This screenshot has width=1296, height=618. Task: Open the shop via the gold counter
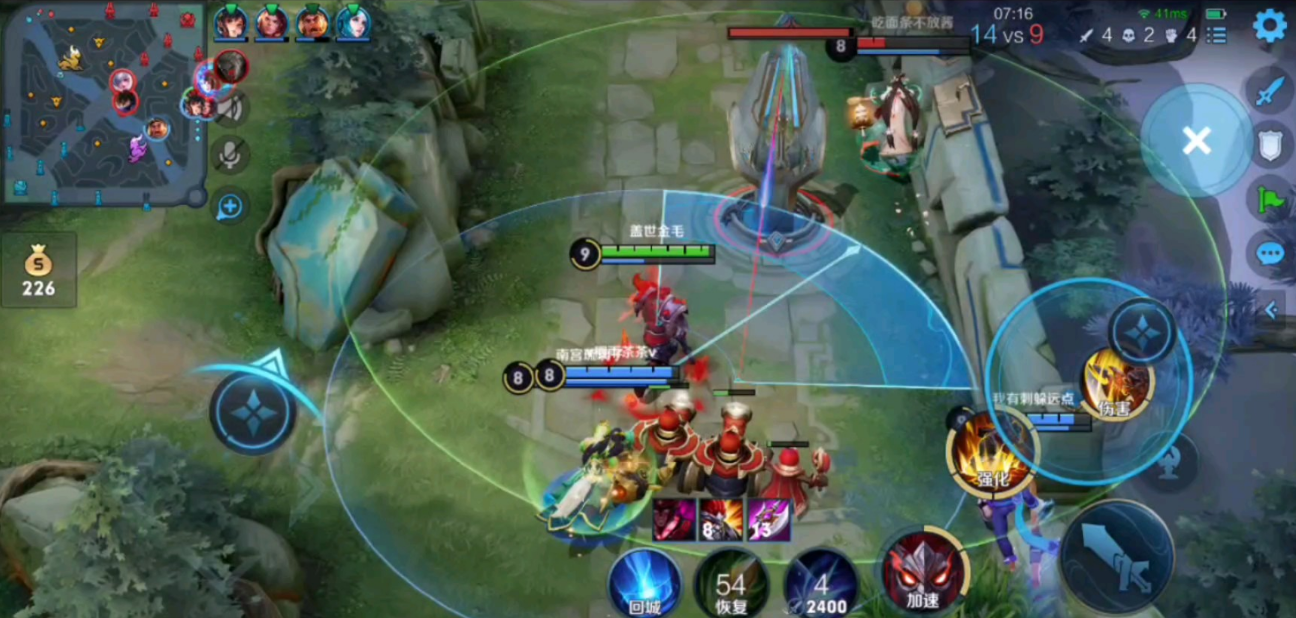click(39, 271)
